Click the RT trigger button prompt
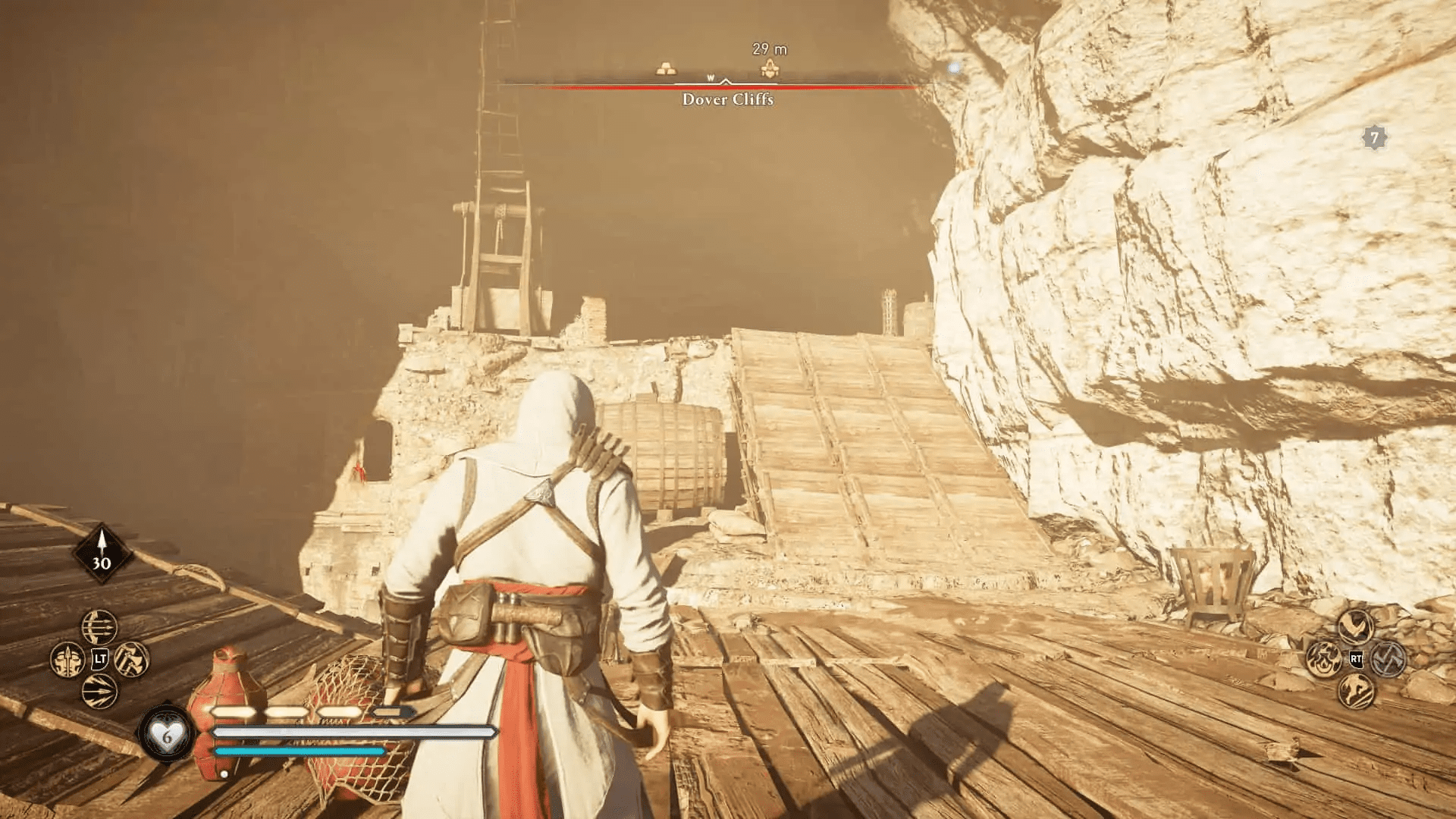The height and width of the screenshot is (819, 1456). [x=1357, y=658]
